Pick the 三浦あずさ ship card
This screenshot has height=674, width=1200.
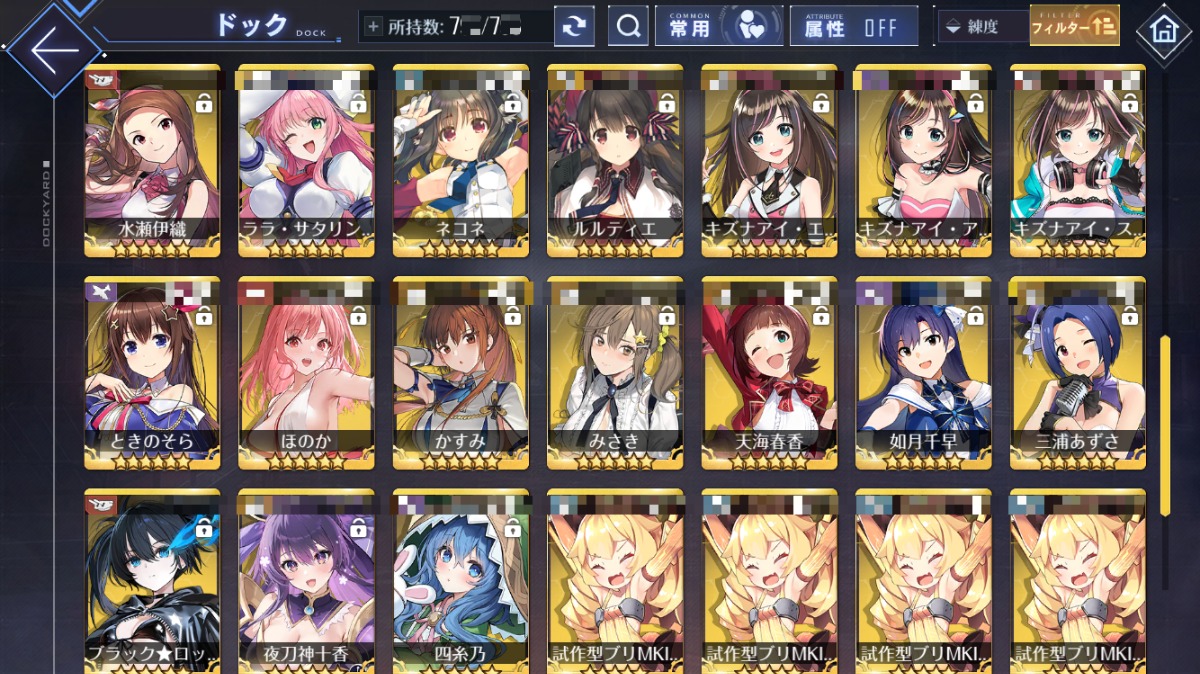pyautogui.click(x=1077, y=370)
